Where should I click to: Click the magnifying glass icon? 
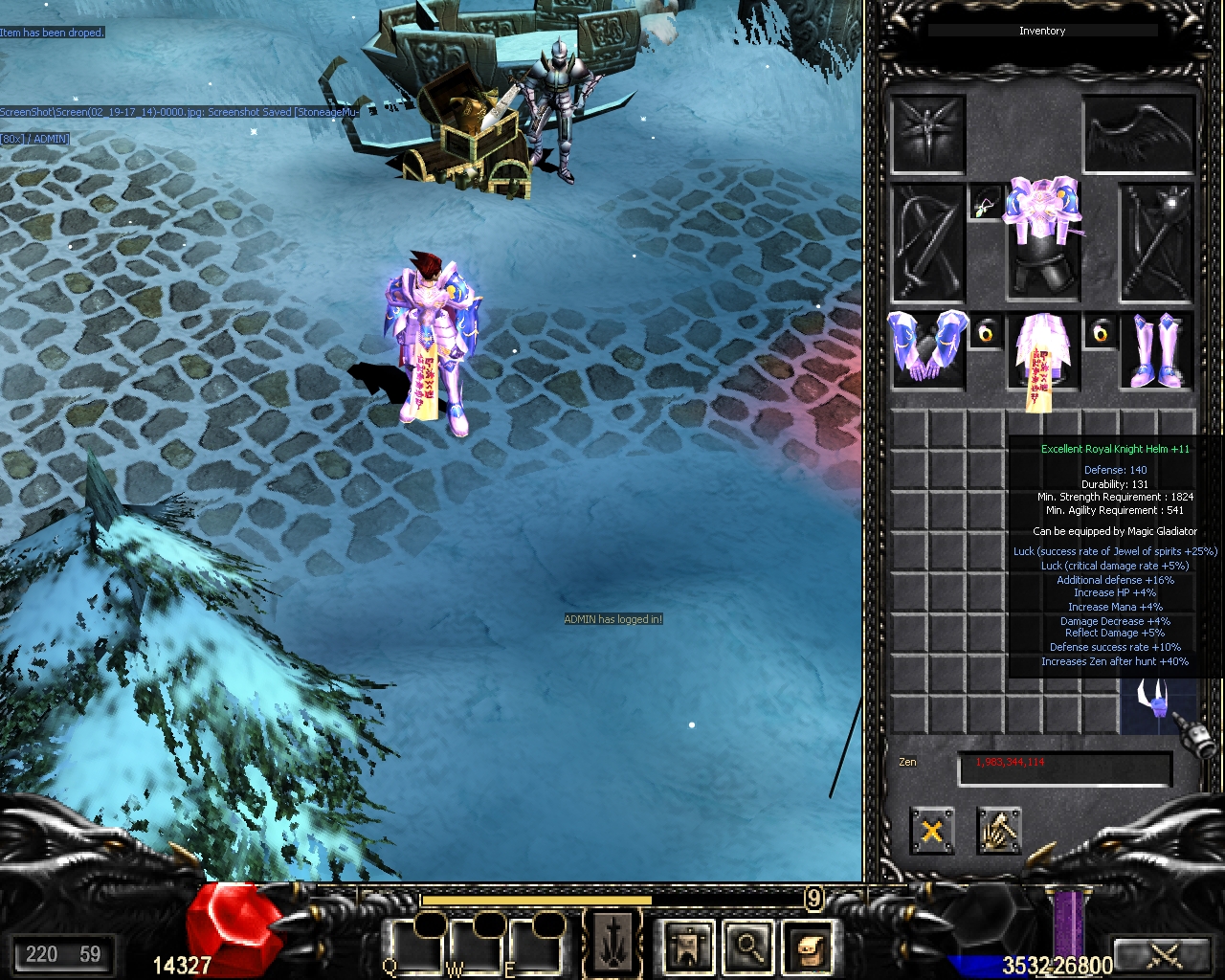point(748,947)
